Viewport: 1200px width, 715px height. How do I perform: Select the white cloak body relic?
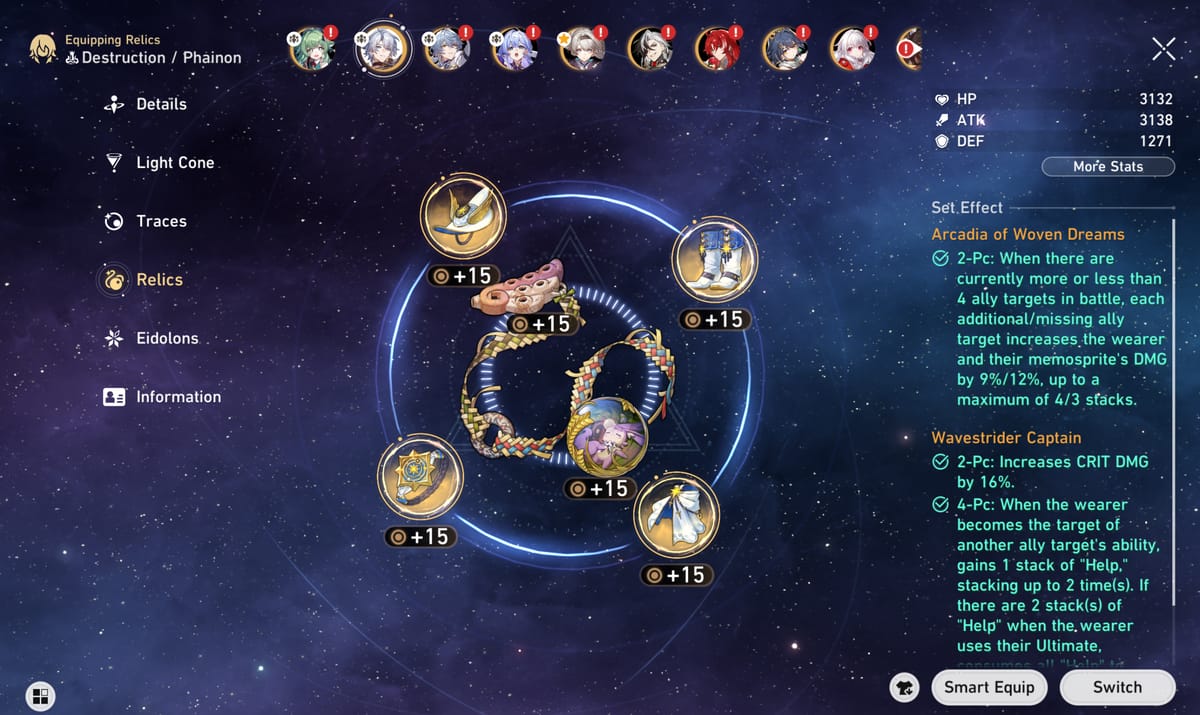[676, 516]
